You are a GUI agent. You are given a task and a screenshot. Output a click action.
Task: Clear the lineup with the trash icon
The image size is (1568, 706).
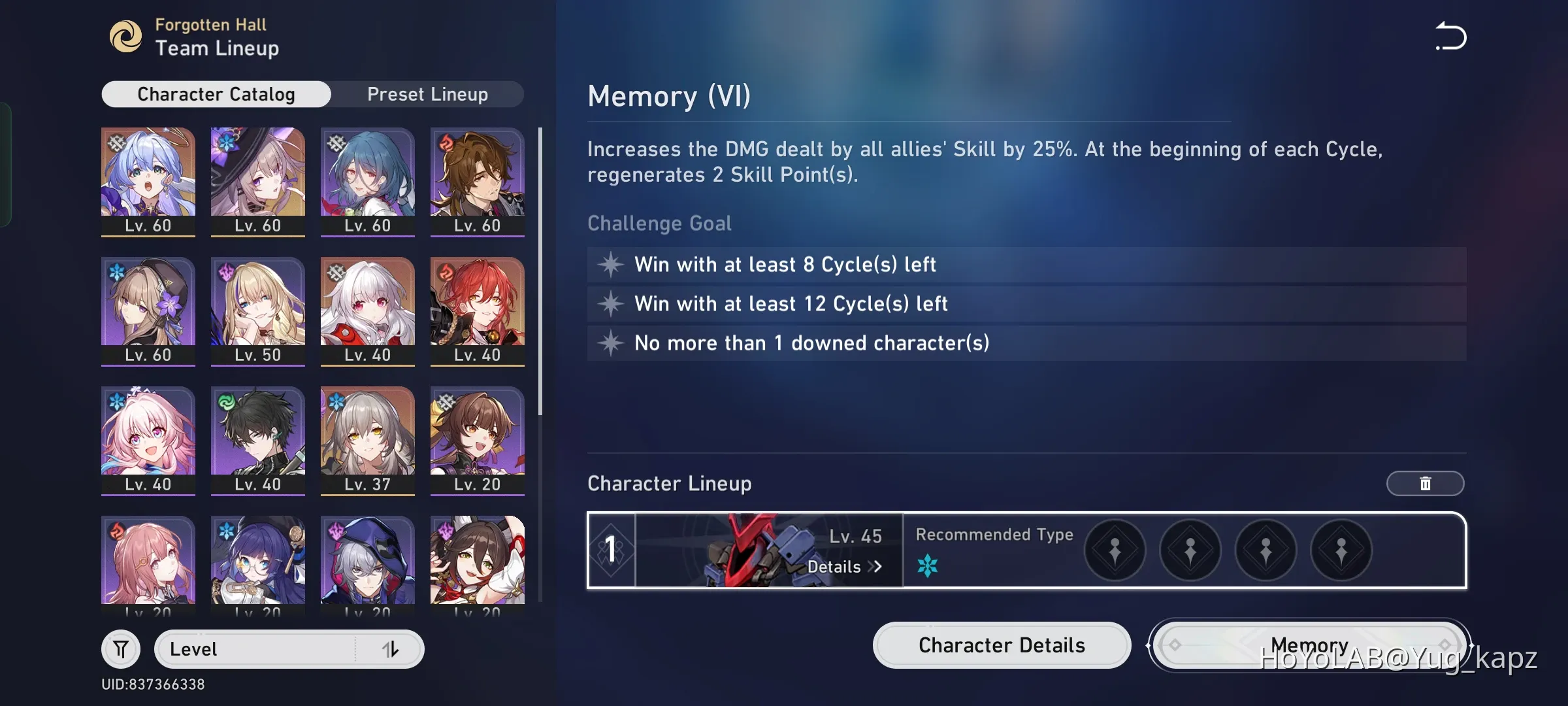(x=1425, y=484)
